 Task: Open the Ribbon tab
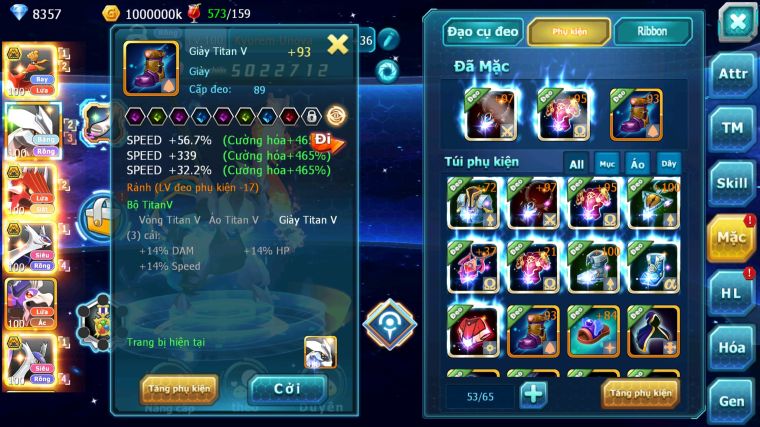(x=652, y=31)
